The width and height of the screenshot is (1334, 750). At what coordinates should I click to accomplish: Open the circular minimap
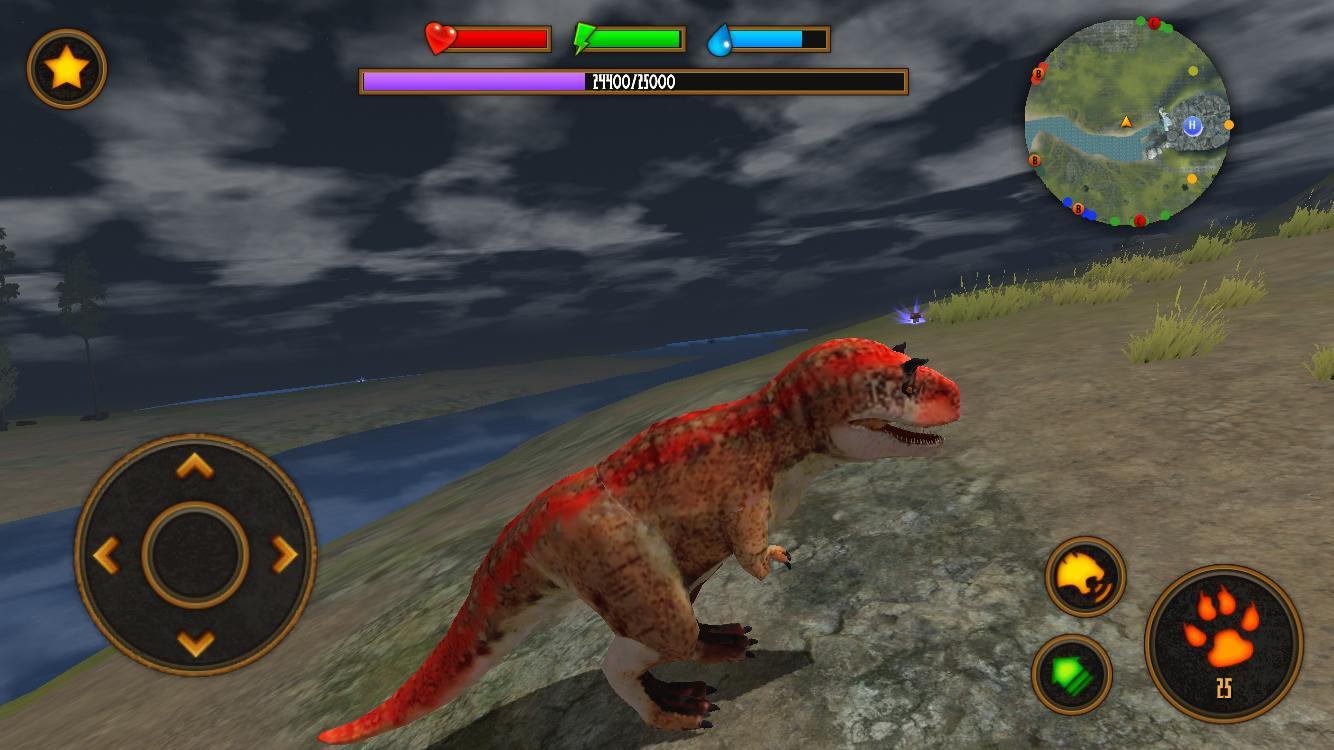coord(1130,120)
